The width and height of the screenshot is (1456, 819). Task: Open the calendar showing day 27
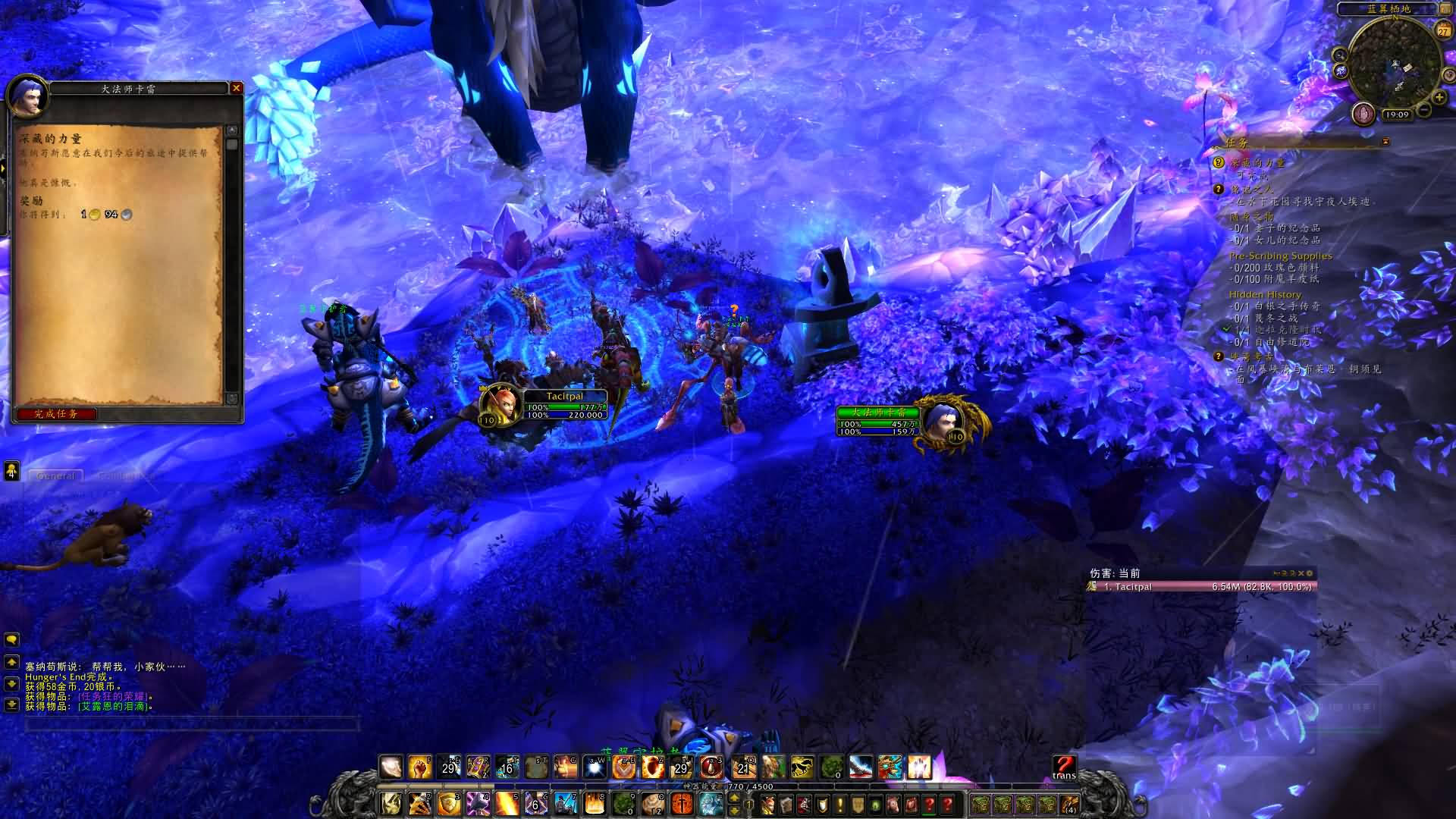coord(1442,30)
